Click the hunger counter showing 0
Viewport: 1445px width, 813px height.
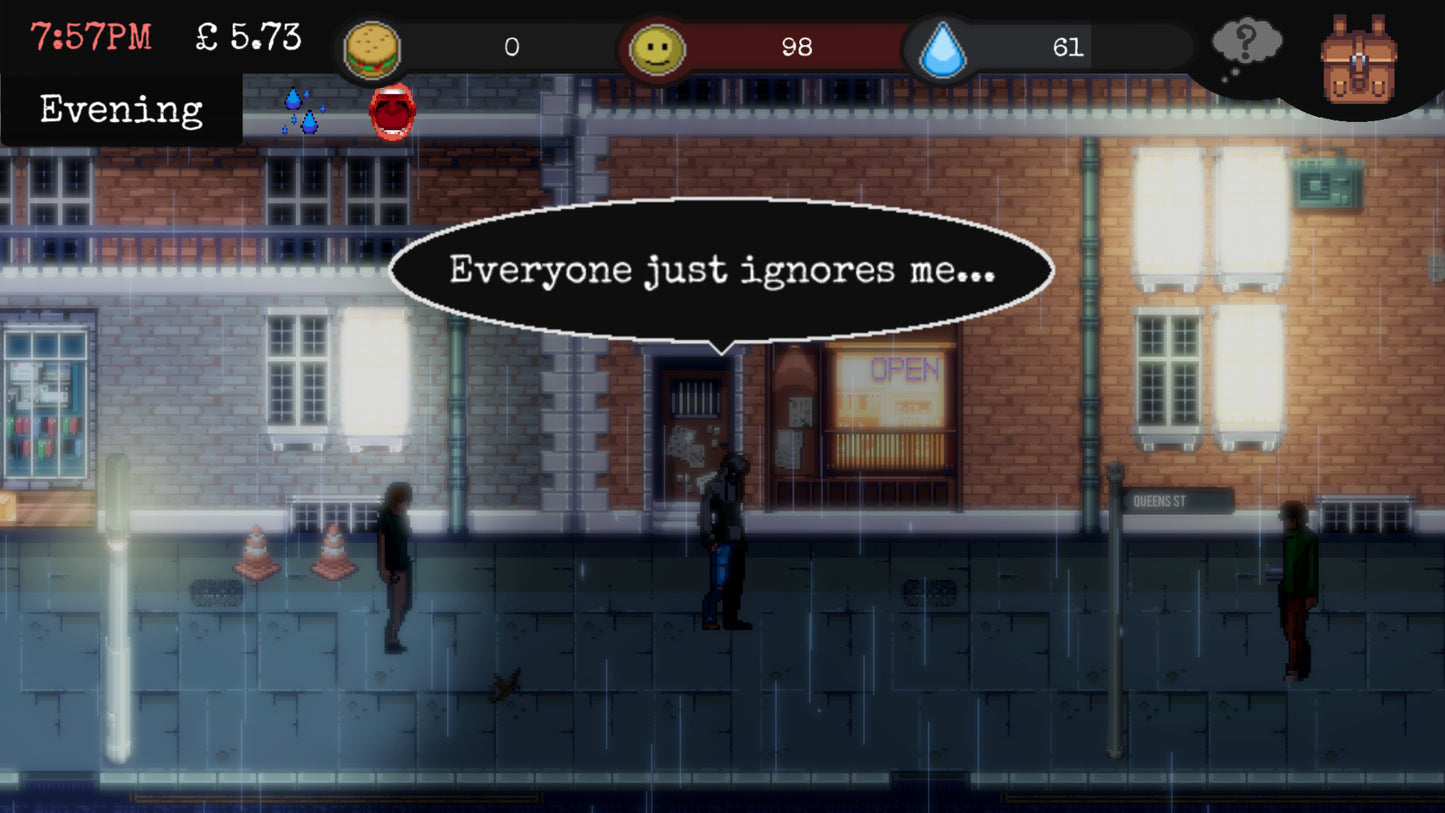click(x=513, y=46)
